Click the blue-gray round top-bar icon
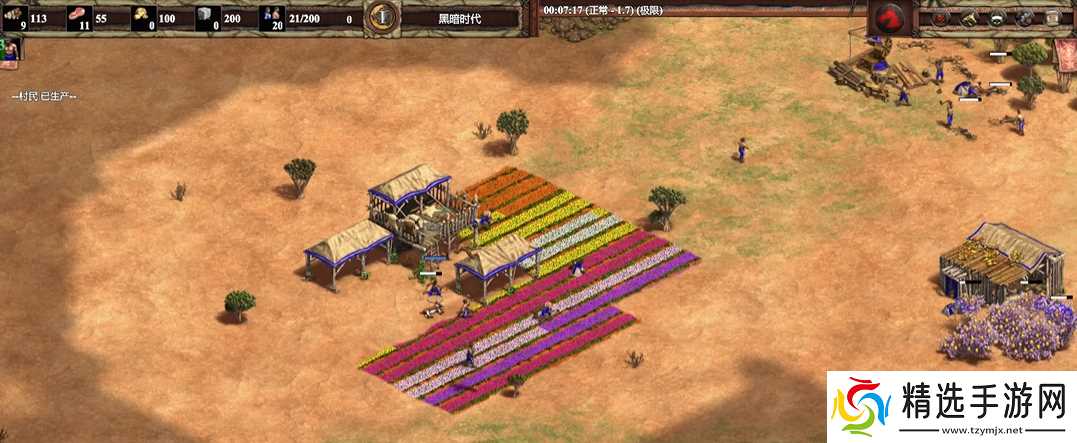 [1025, 18]
